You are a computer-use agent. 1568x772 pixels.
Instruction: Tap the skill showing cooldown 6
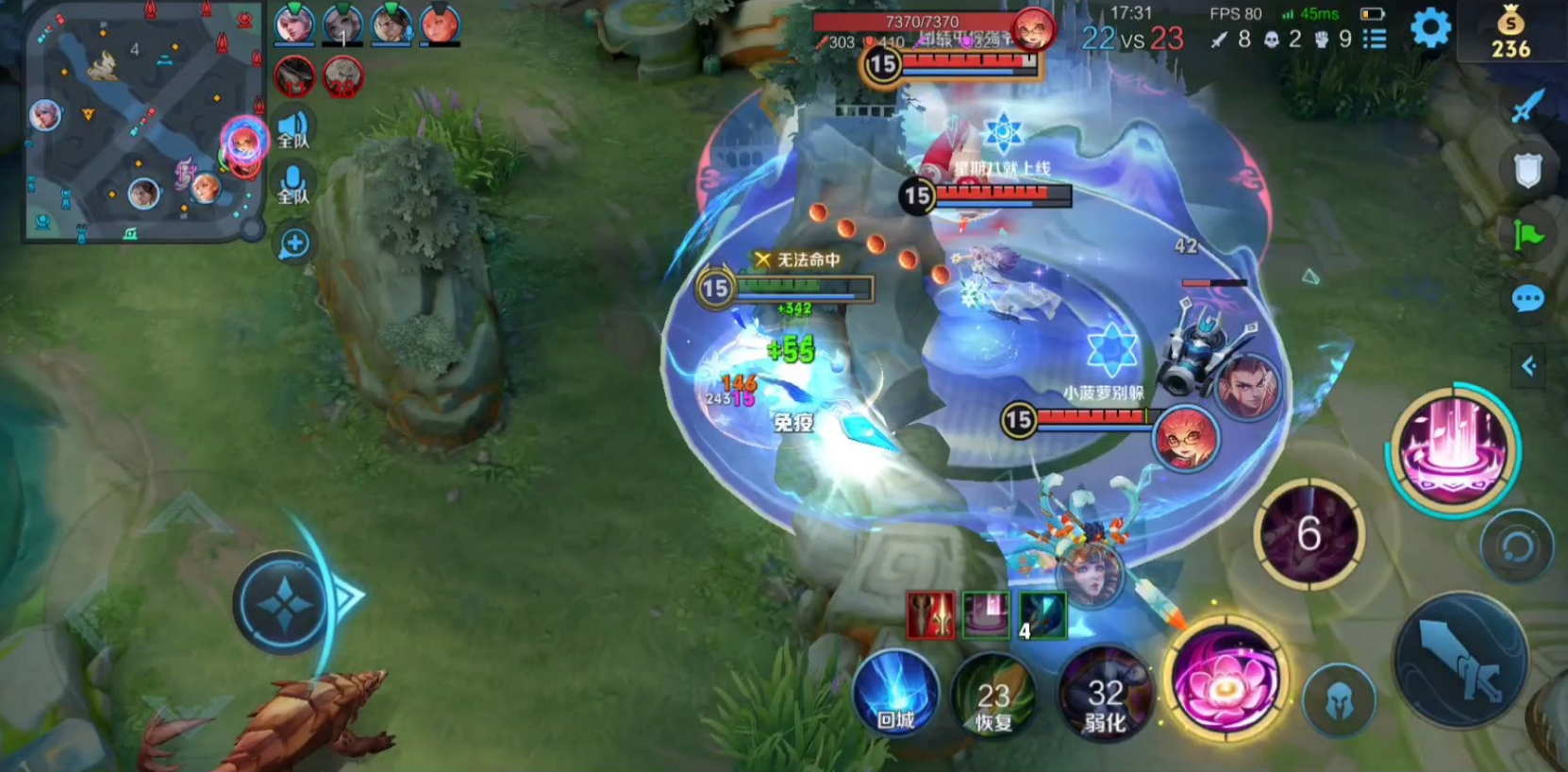pos(1309,534)
